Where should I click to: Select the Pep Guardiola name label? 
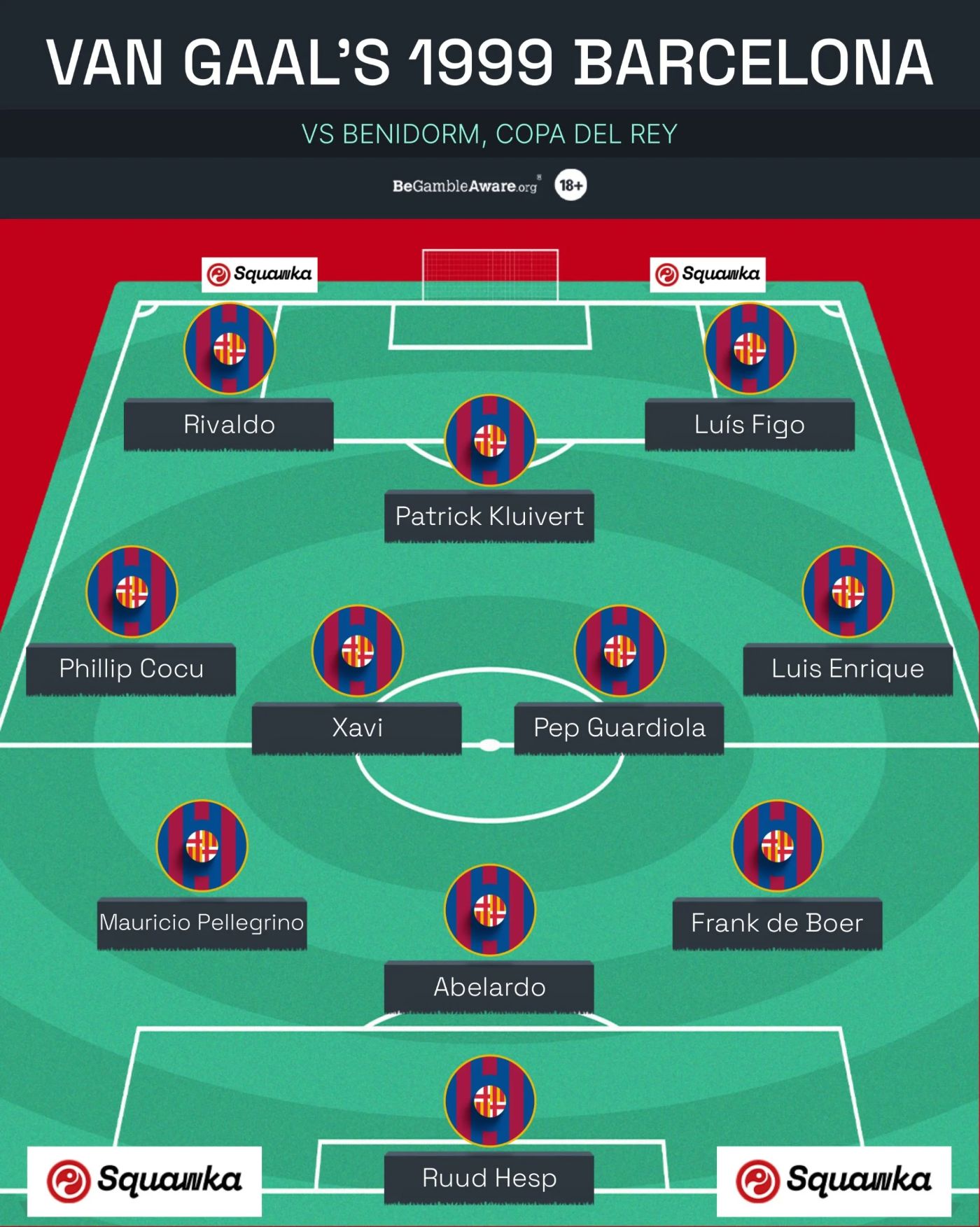619,728
